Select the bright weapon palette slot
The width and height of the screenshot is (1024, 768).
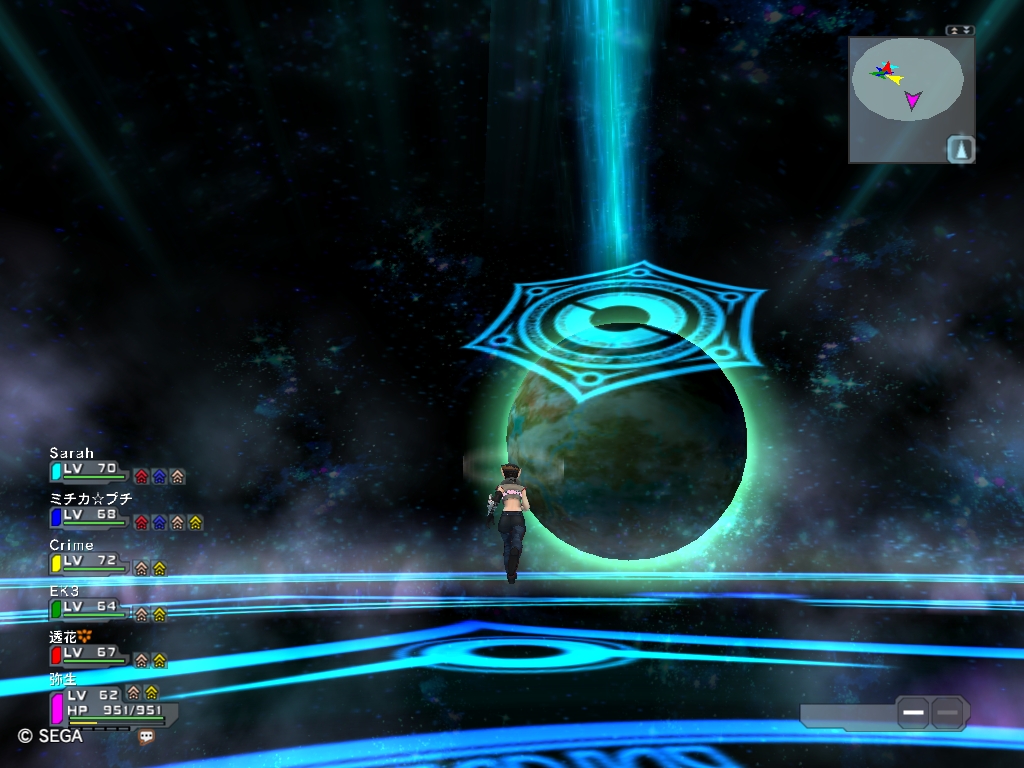(x=913, y=712)
